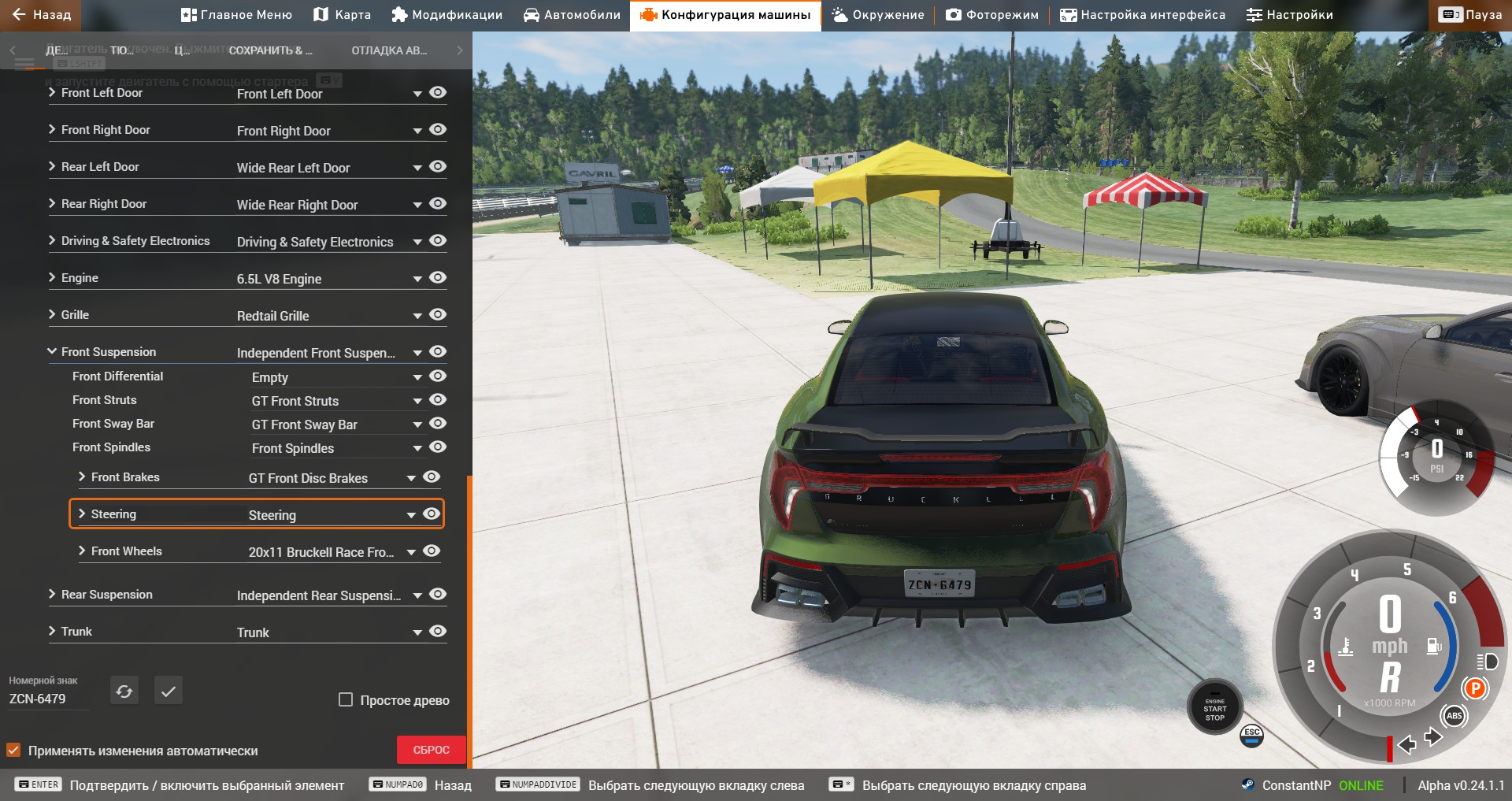Click the Engine Start Stop button
Viewport: 1512px width, 801px height.
(x=1214, y=708)
